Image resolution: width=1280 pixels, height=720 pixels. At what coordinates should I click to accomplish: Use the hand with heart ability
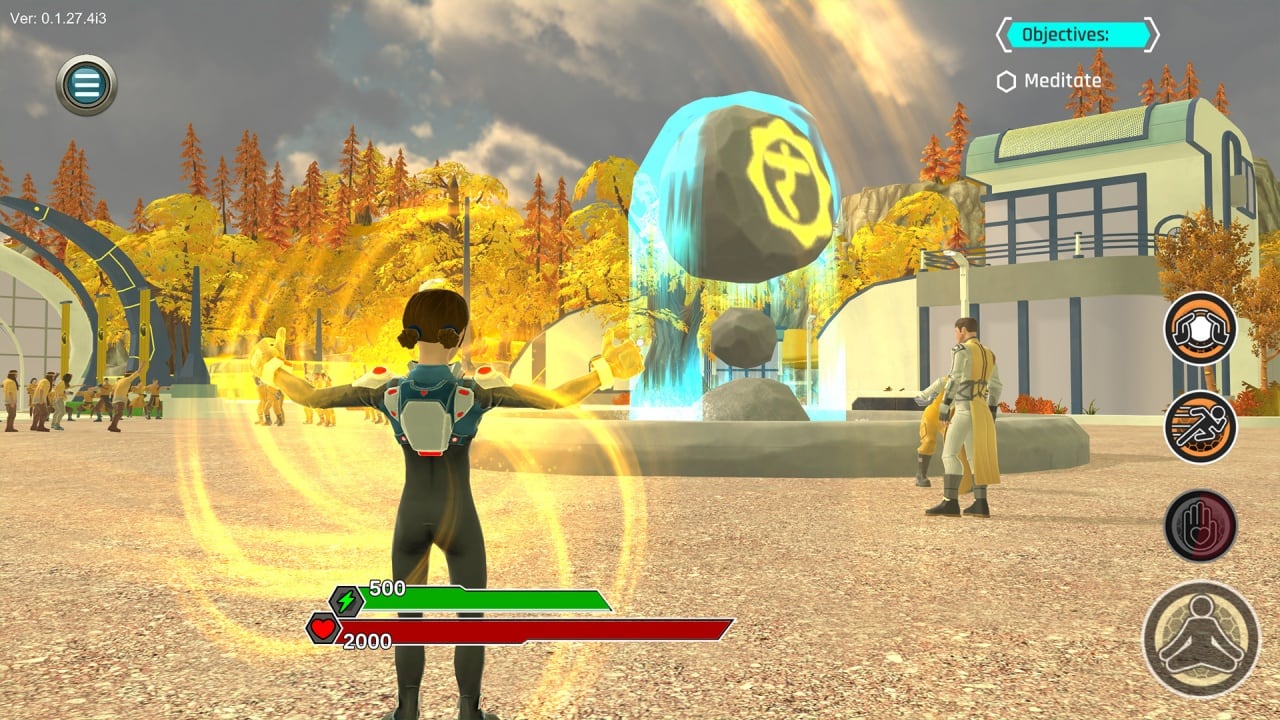click(1200, 525)
